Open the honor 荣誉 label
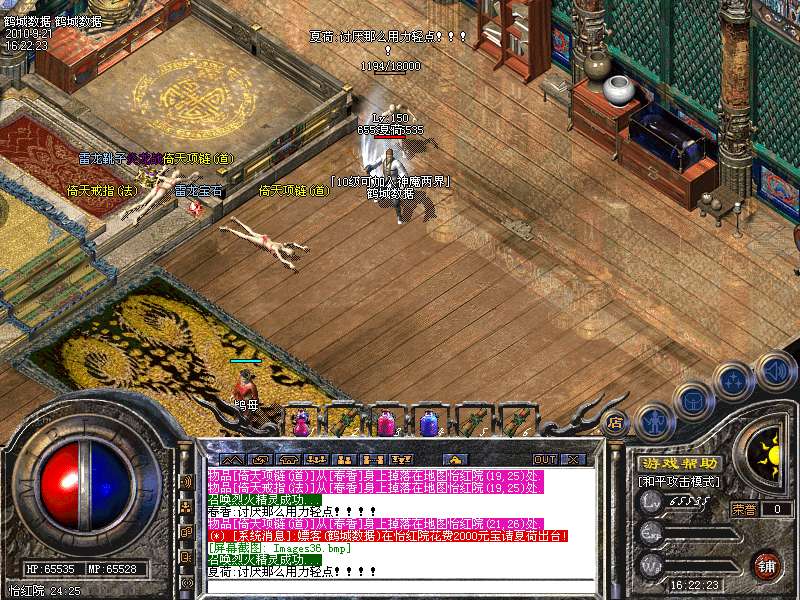This screenshot has width=800, height=600. (744, 509)
